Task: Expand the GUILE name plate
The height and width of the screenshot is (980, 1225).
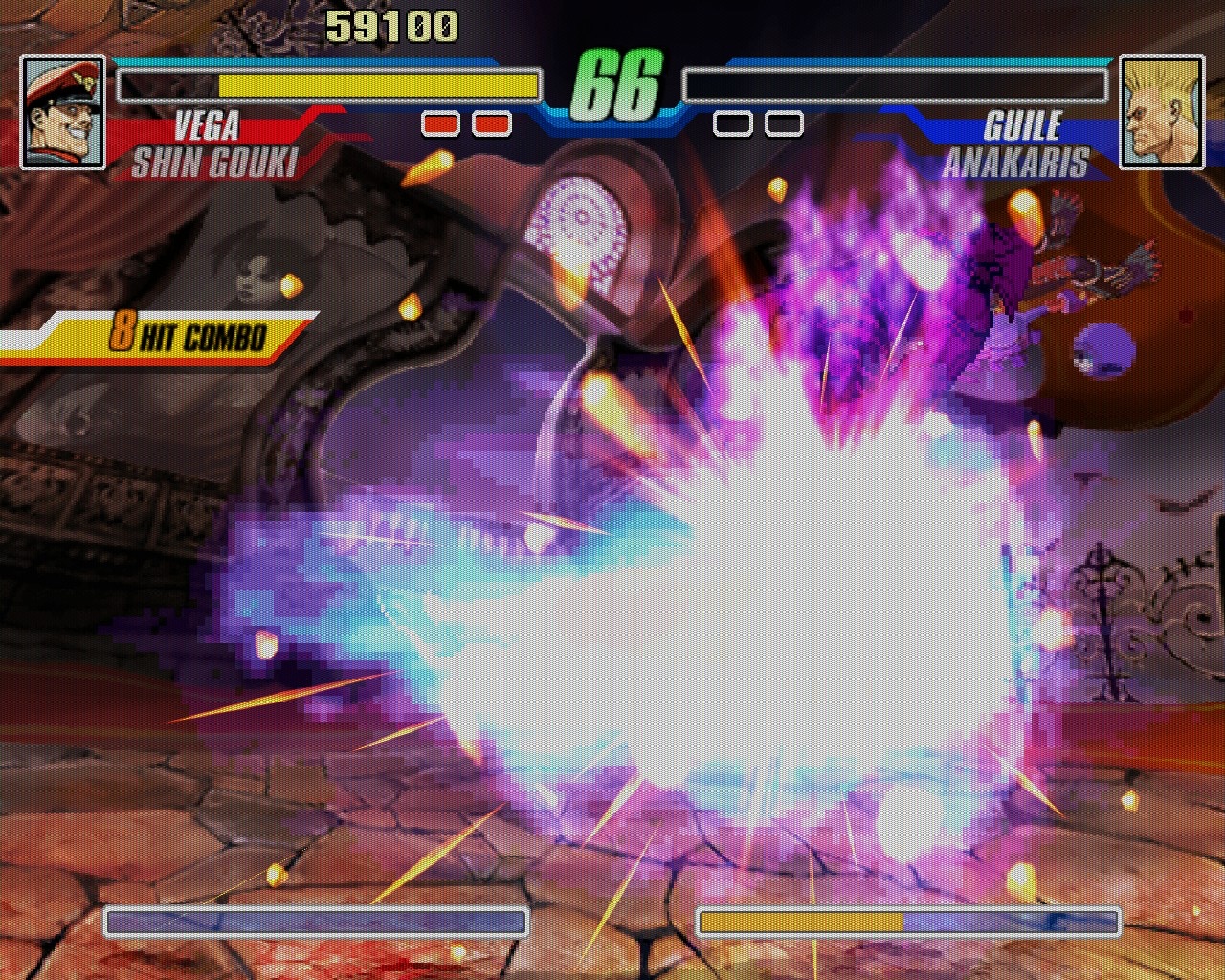Action: coord(1023,124)
